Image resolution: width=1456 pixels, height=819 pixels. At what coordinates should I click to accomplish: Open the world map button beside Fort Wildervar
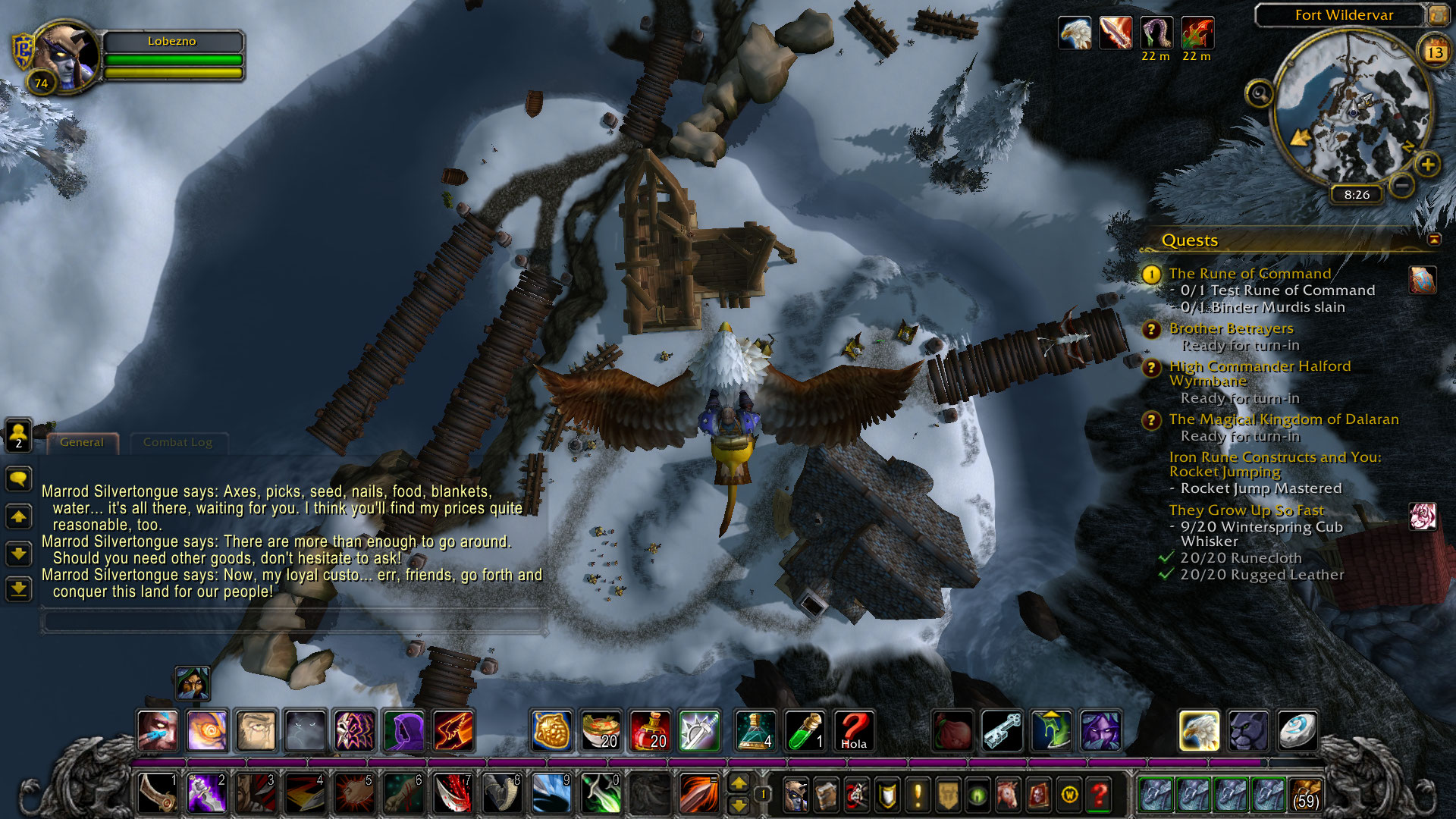(1438, 15)
